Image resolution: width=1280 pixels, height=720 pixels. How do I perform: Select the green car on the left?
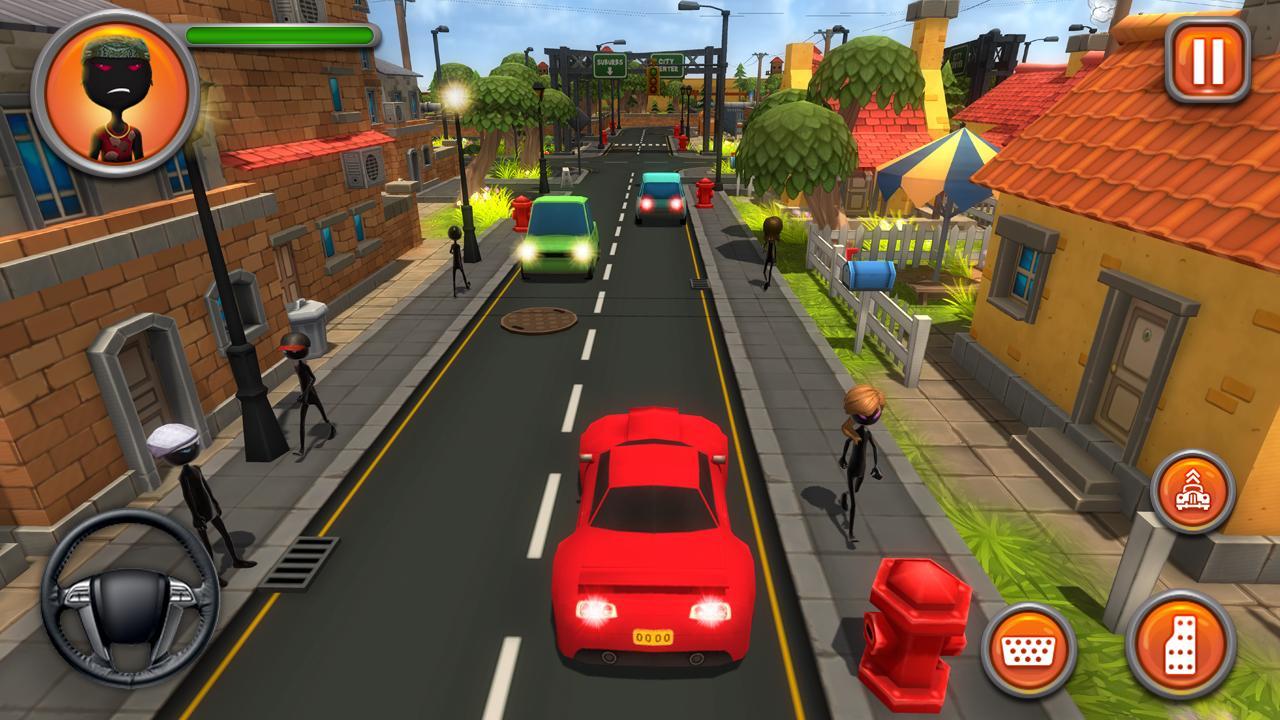tap(557, 234)
